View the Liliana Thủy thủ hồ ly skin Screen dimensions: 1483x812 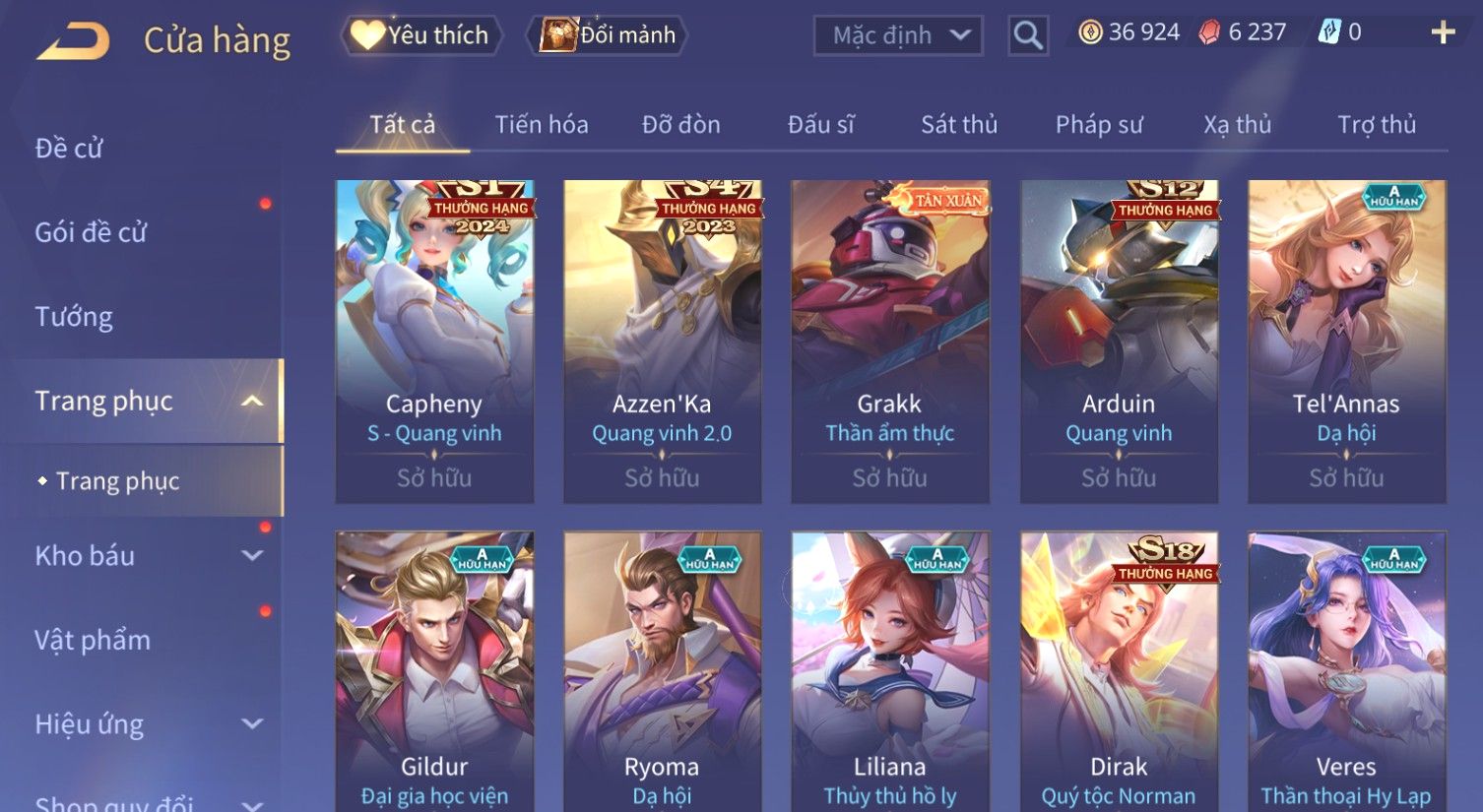click(x=889, y=671)
